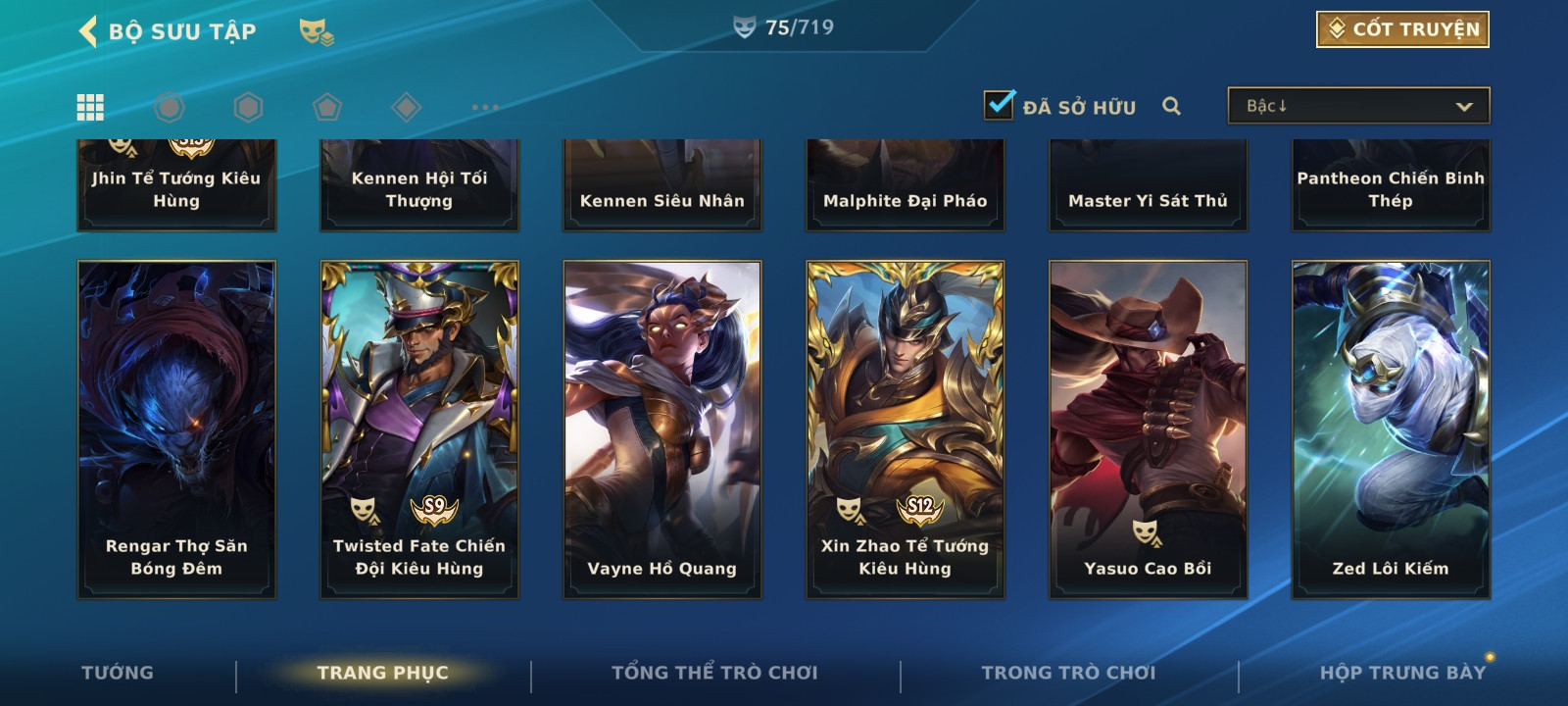Select the all-skins grid filter icon
Screen dimensions: 1568x706
pos(90,107)
